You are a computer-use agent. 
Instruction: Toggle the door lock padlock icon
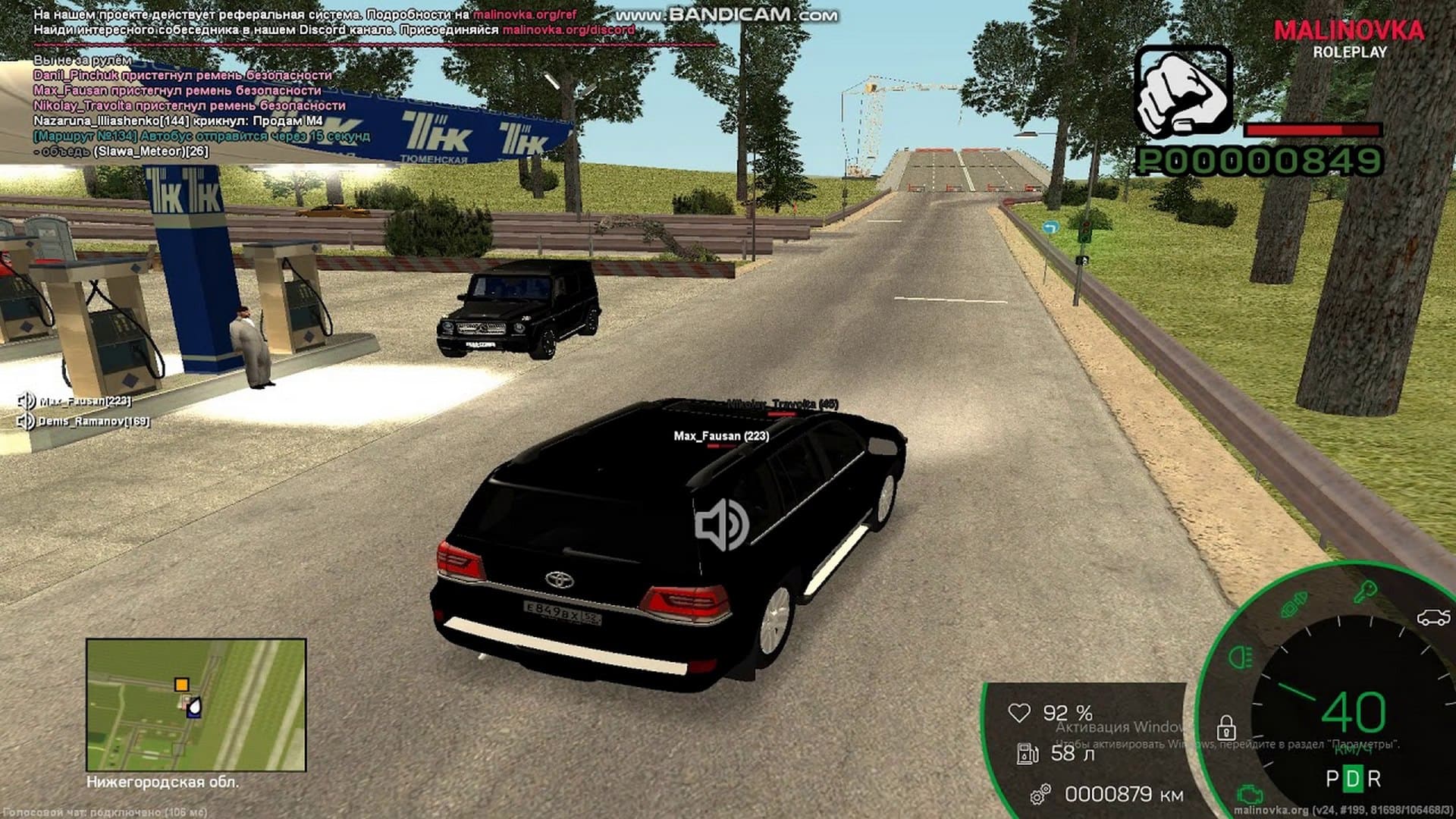click(x=1225, y=728)
